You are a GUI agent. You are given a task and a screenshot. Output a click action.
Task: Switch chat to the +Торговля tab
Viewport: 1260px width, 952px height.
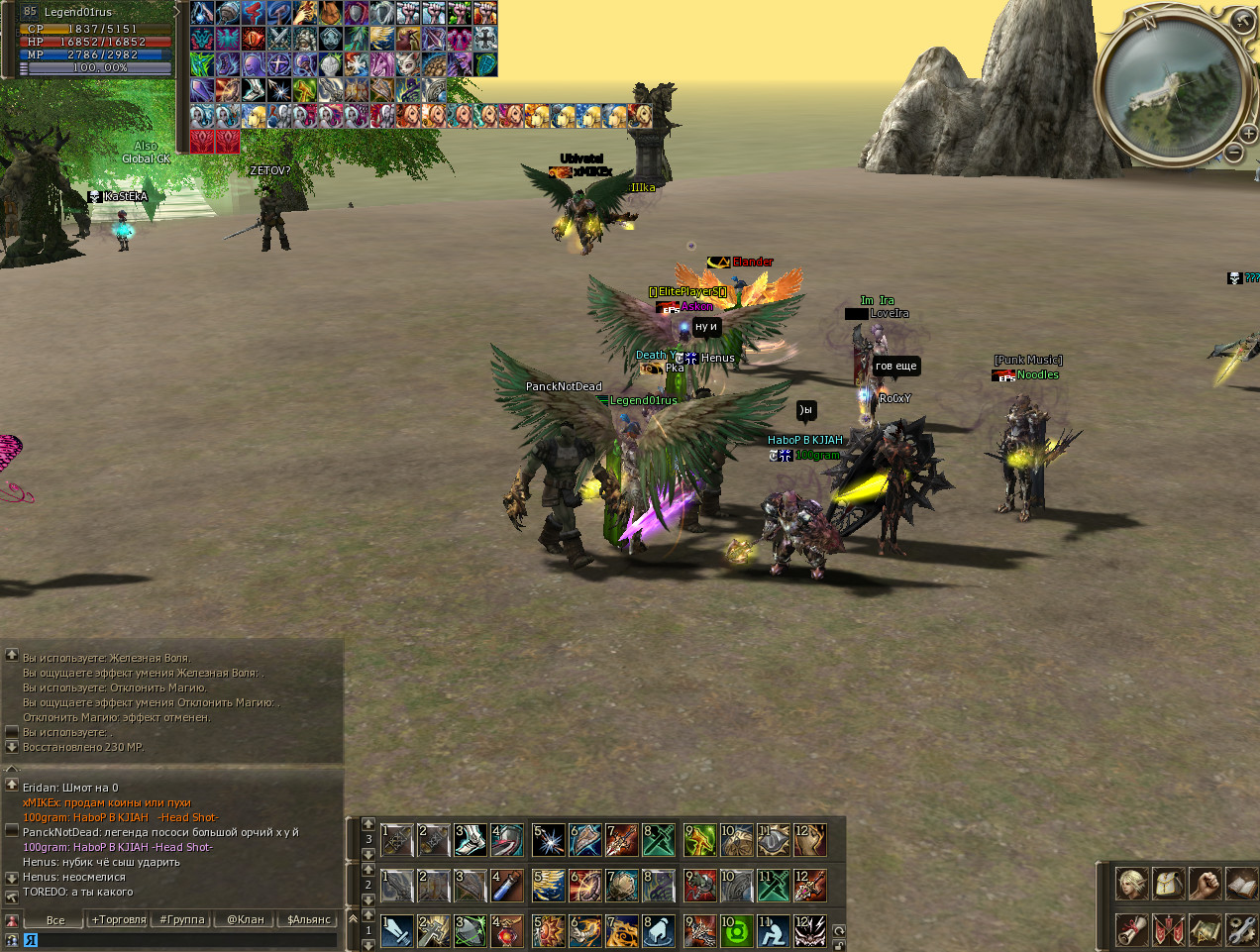119,920
